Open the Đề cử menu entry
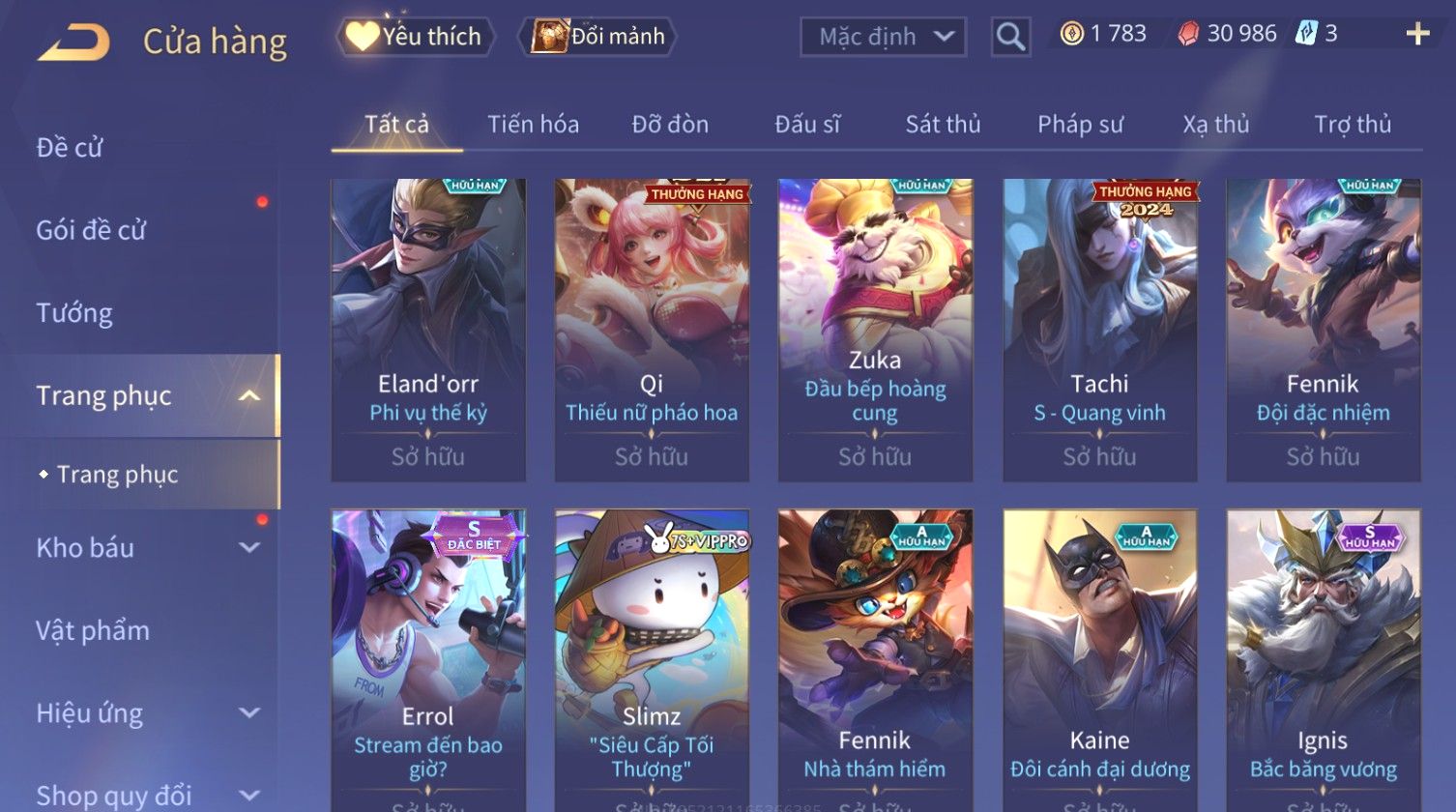1456x812 pixels. coord(70,147)
